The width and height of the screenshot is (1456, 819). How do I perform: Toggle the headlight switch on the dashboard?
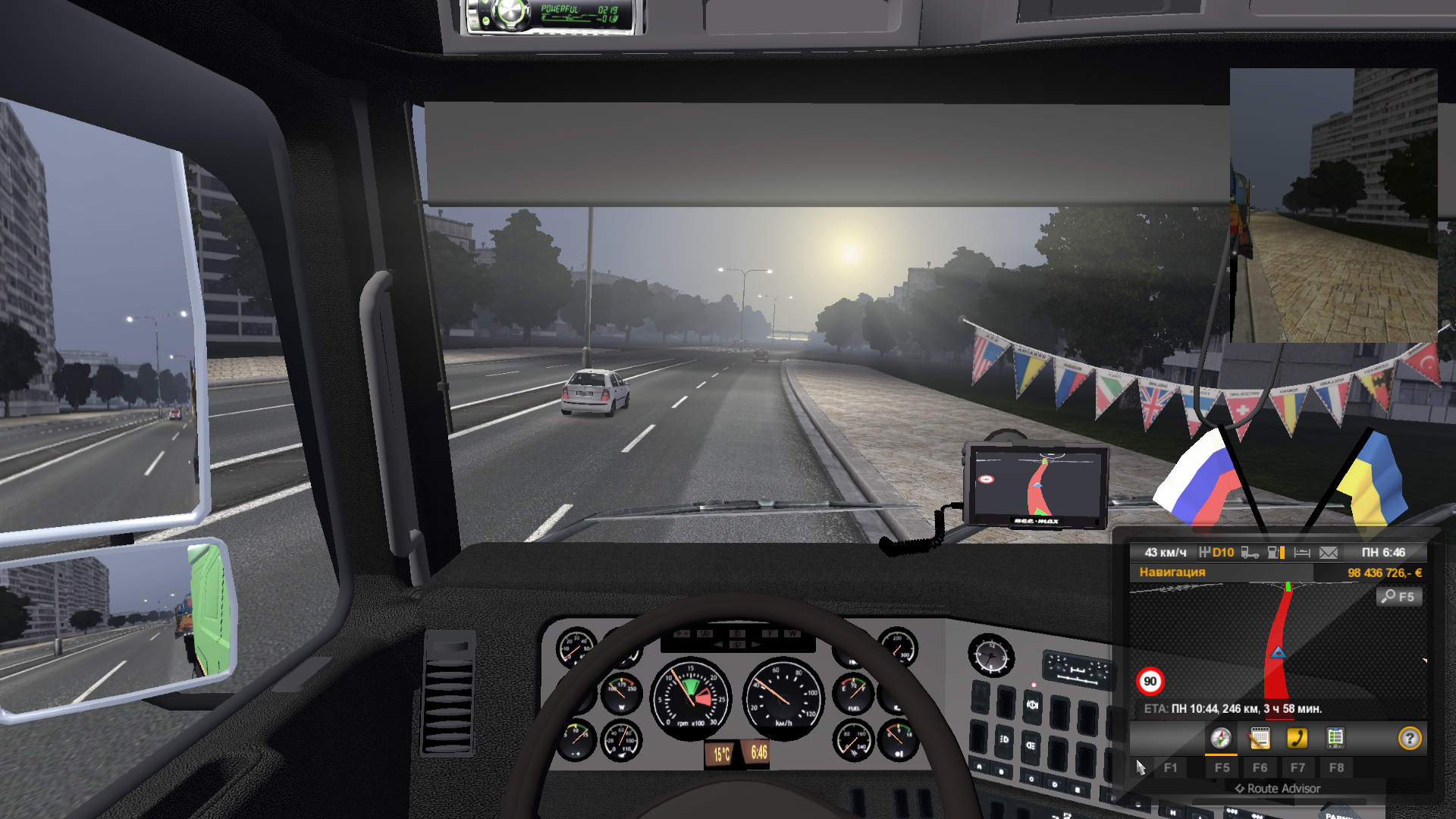(x=1005, y=740)
